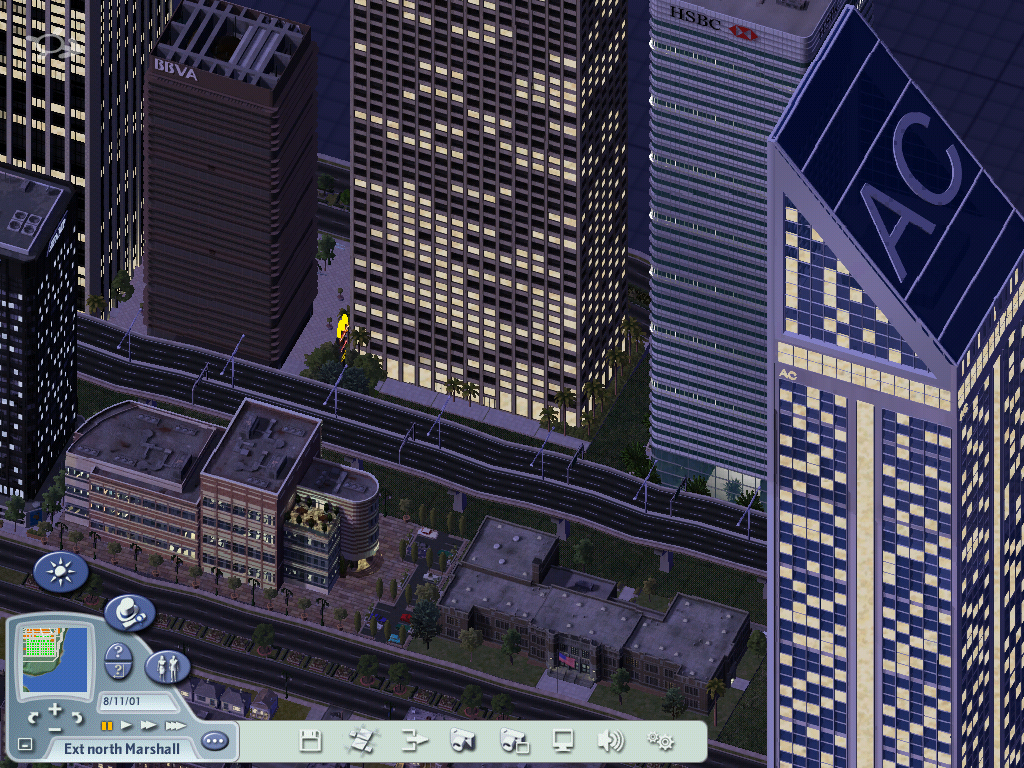Screen dimensions: 1024x768
Task: Rotate the view counter-clockwise
Action: pyautogui.click(x=35, y=717)
